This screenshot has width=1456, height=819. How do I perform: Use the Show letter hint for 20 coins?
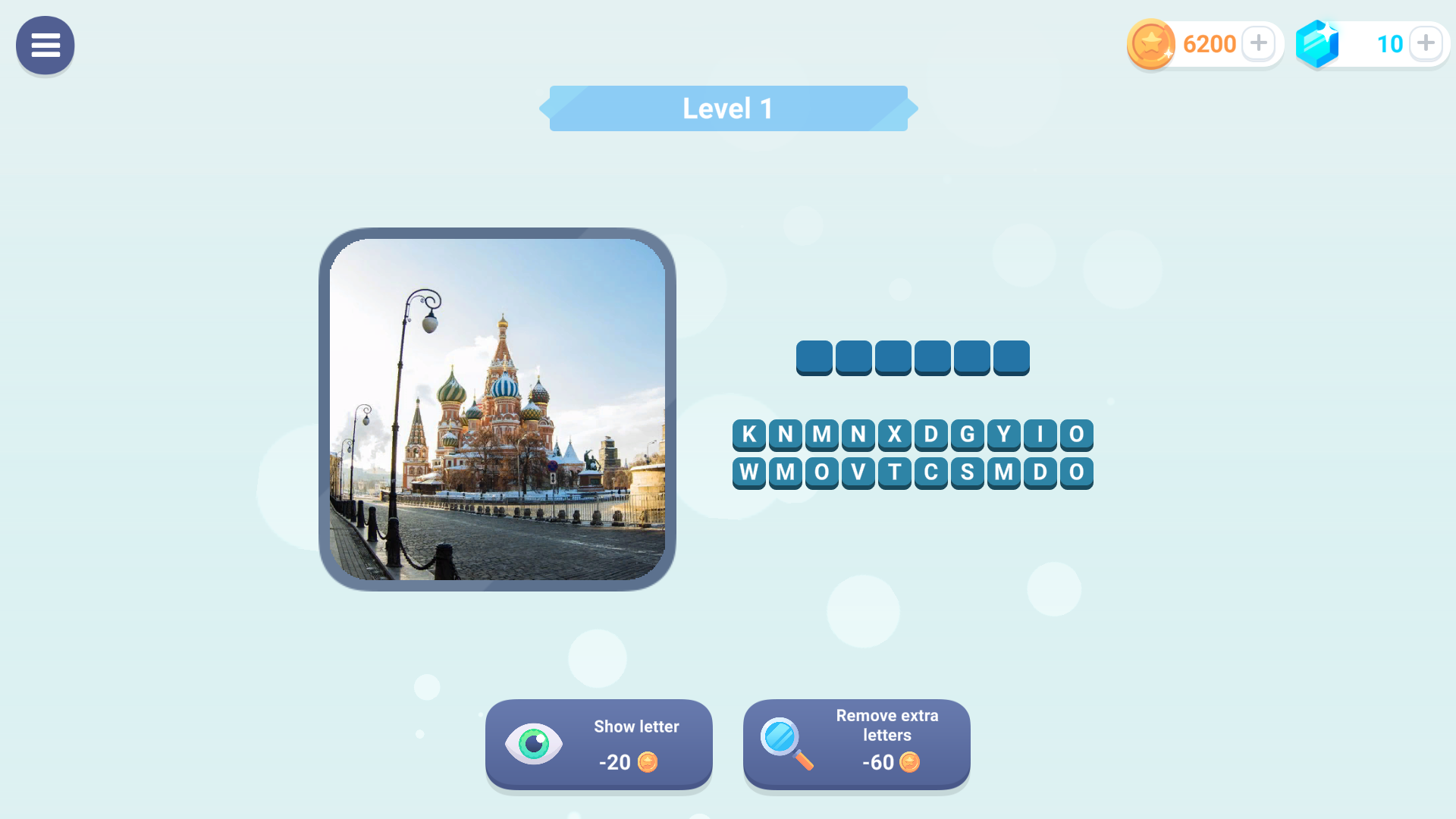tap(598, 745)
